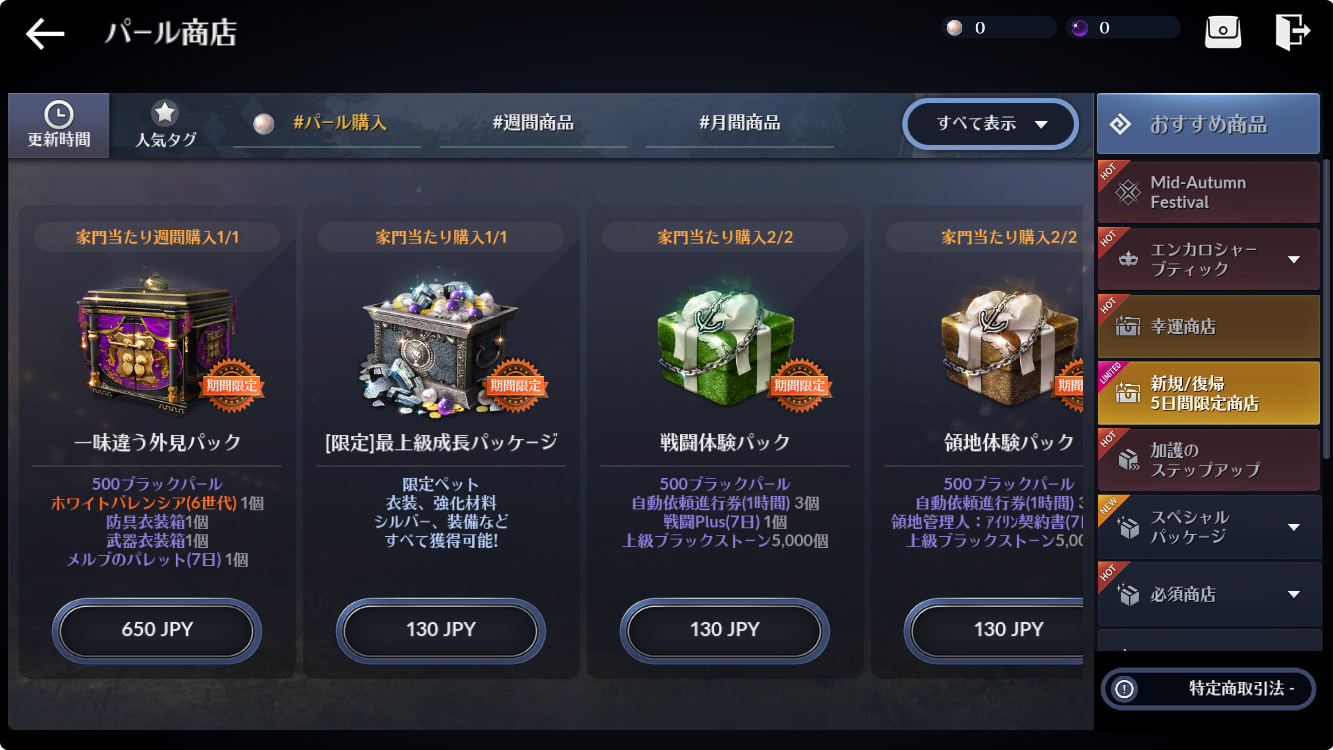
Task: Open the Mid-Autumn Festival shop category
Action: 1208,192
